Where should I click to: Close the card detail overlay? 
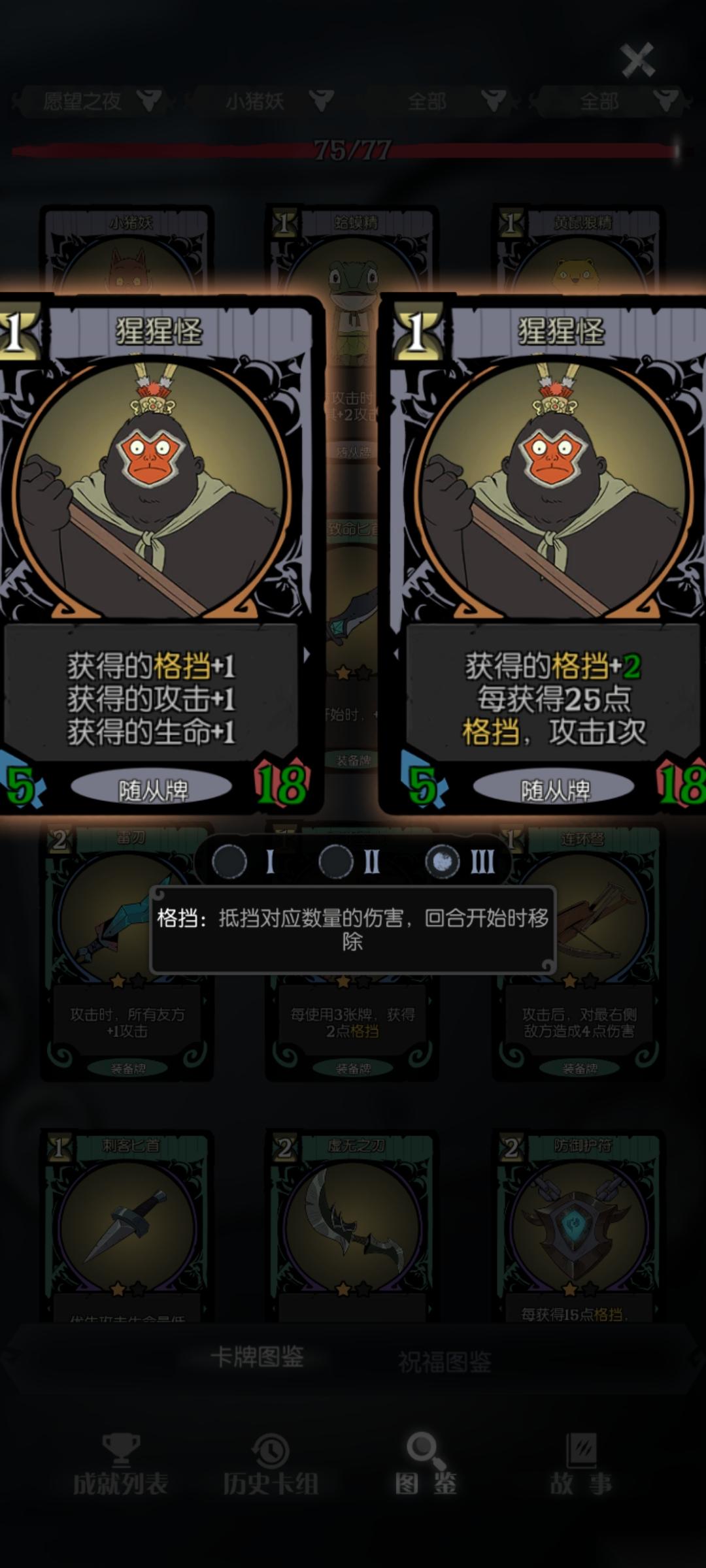(637, 60)
